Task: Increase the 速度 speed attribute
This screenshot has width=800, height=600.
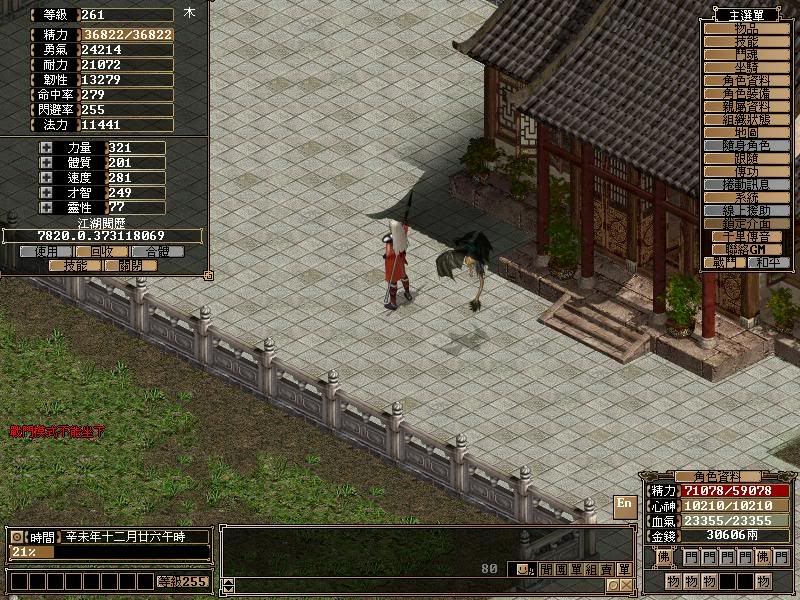Action: coord(46,178)
